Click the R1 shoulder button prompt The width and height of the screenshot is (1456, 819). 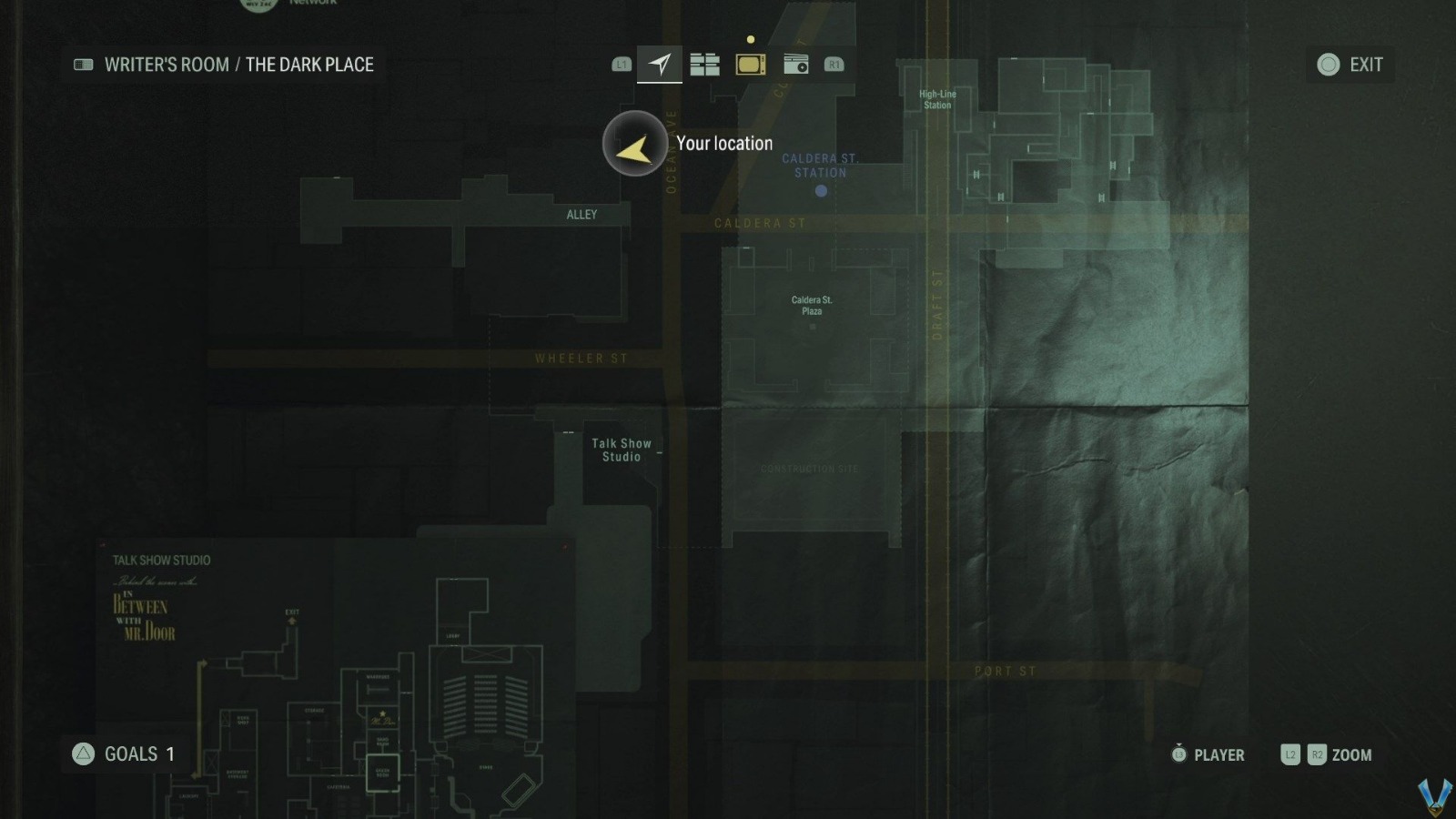(x=834, y=64)
